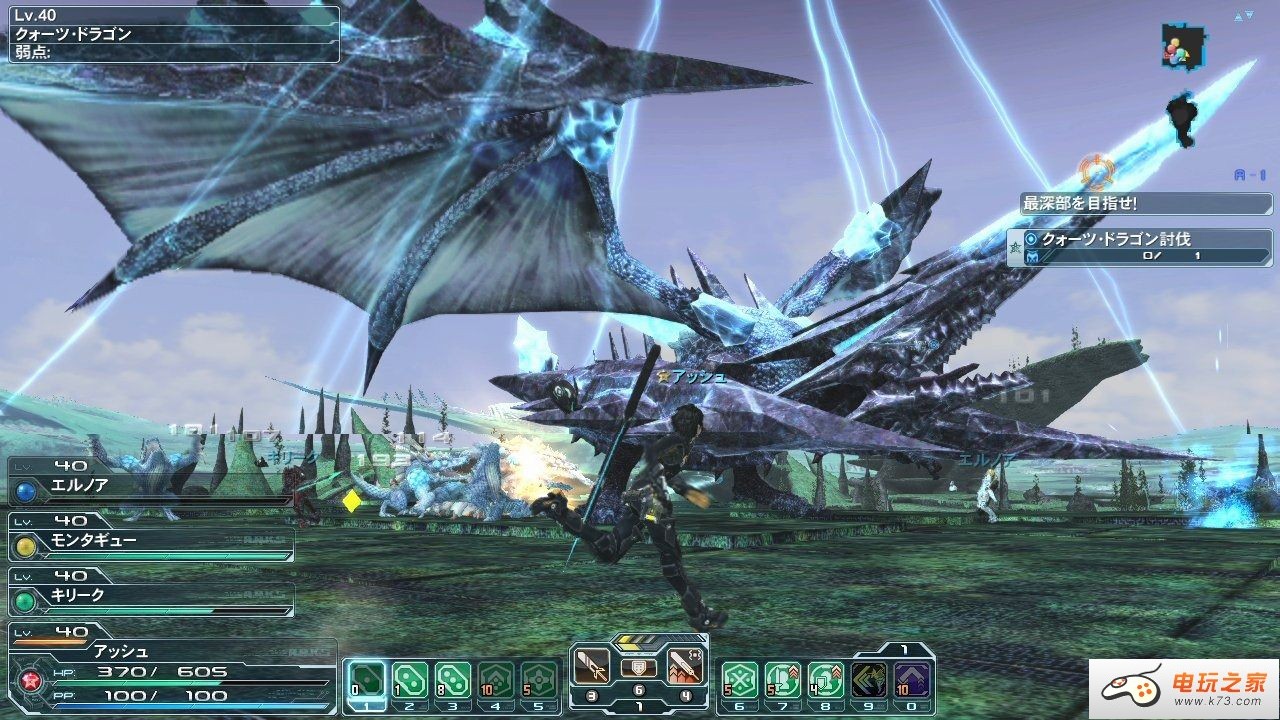Activate the hexagon cross item in slot 5

[x=539, y=680]
